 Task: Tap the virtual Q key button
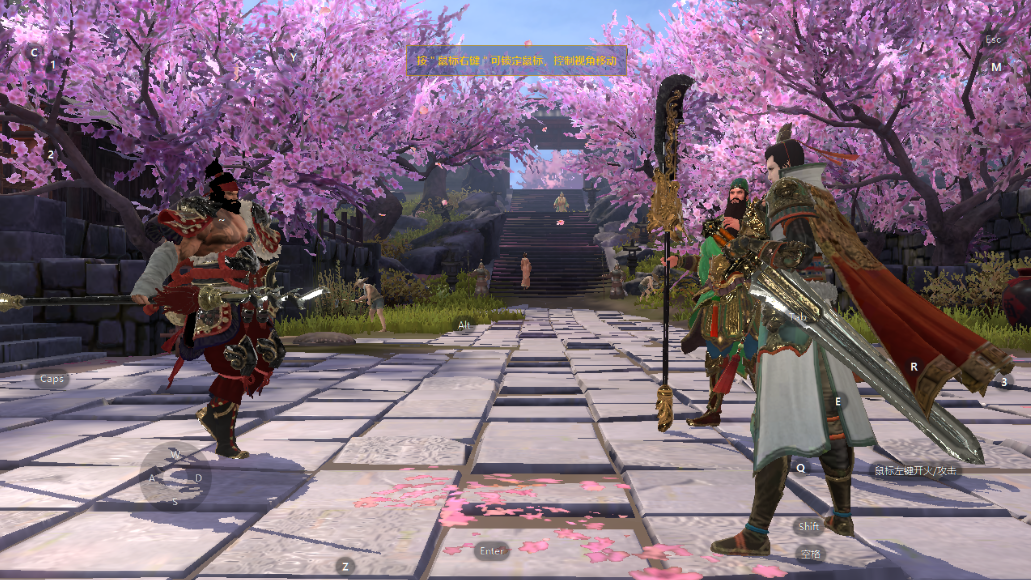(800, 467)
